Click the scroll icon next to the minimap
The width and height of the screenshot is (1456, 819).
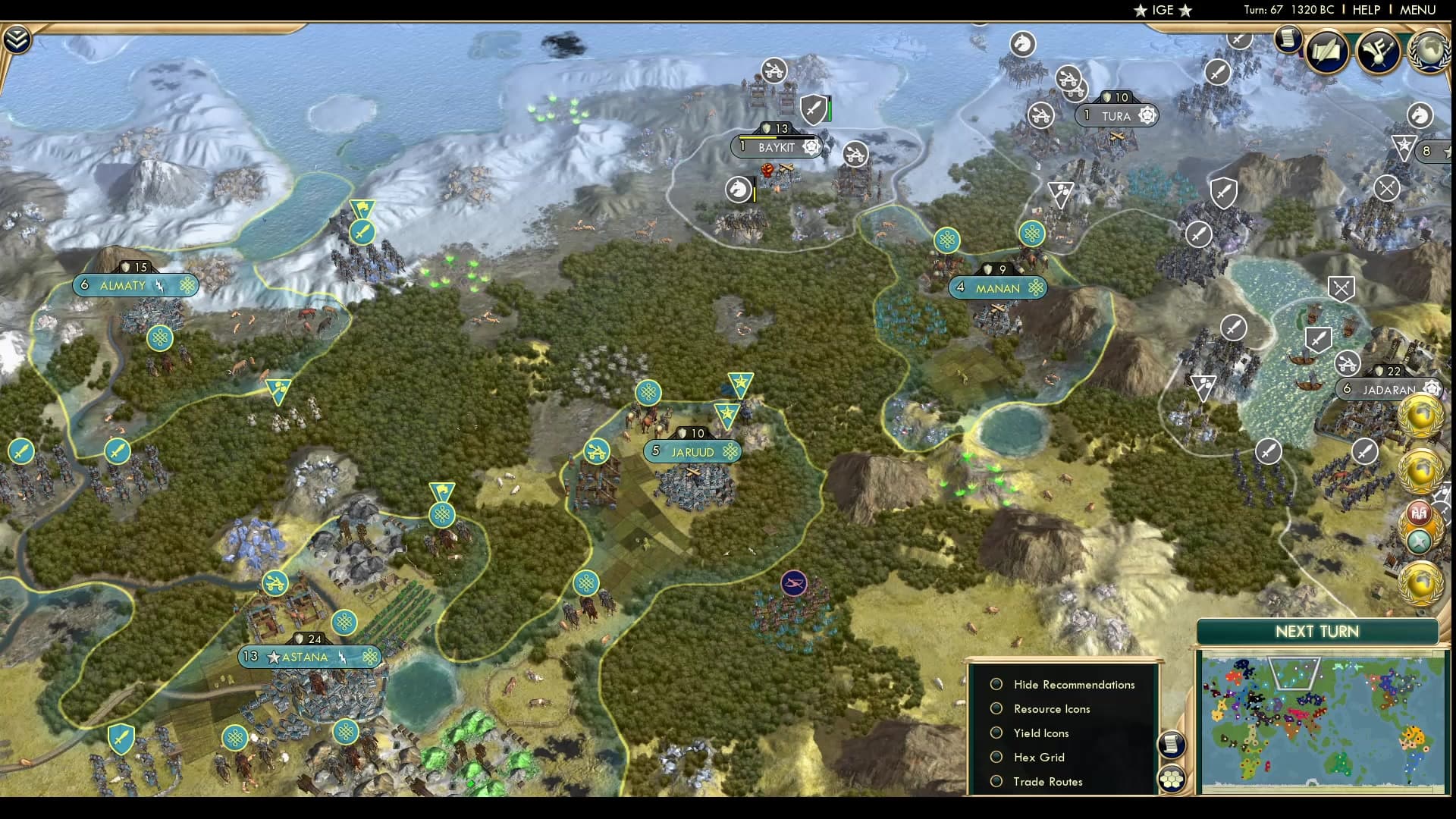pos(1172,744)
